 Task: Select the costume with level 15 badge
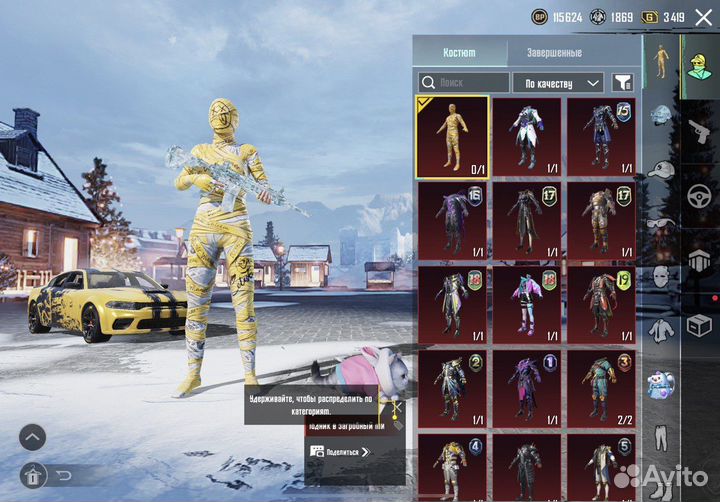click(602, 137)
